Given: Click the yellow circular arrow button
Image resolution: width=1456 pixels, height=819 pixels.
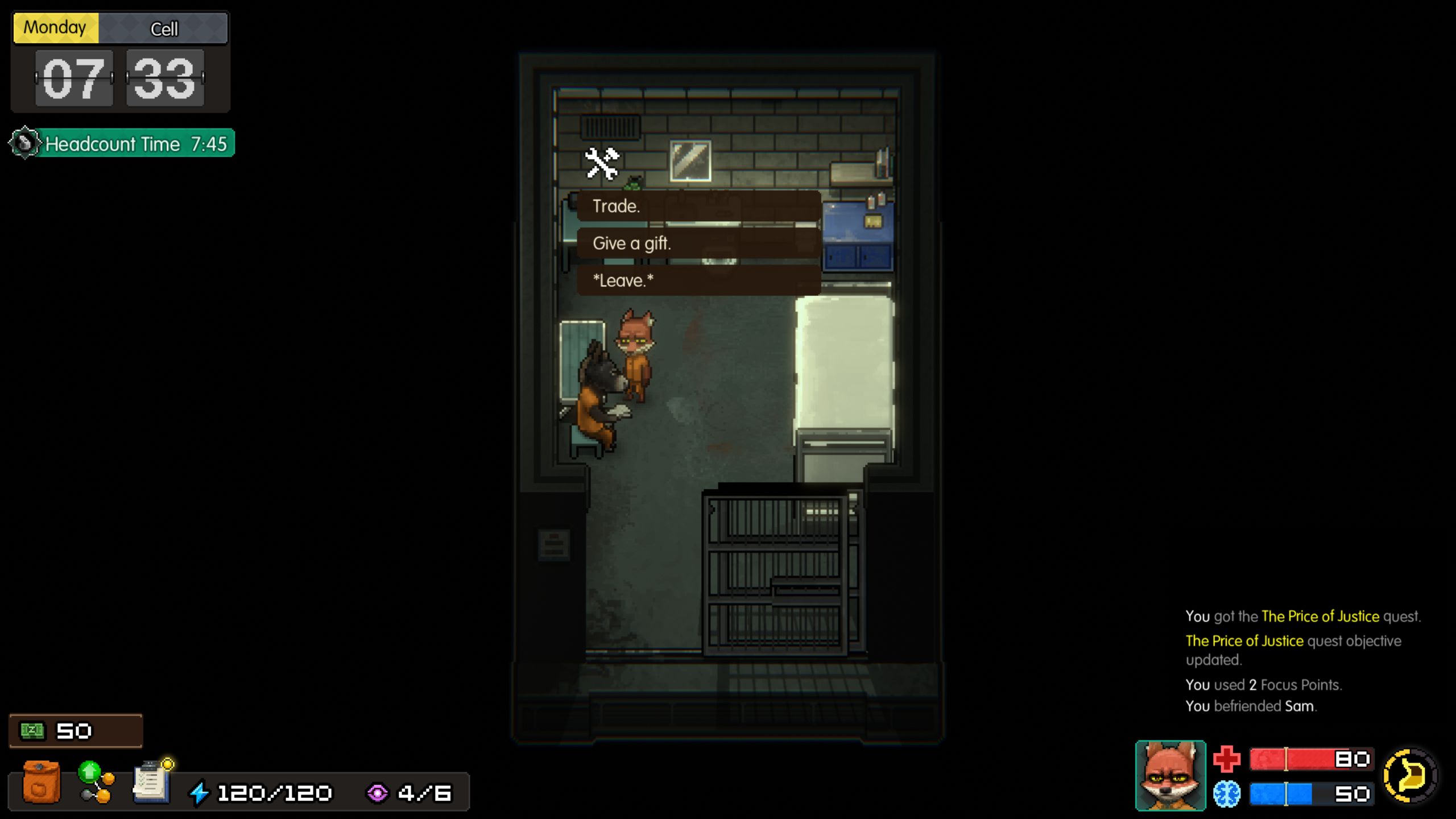Looking at the screenshot, I should 1410,776.
